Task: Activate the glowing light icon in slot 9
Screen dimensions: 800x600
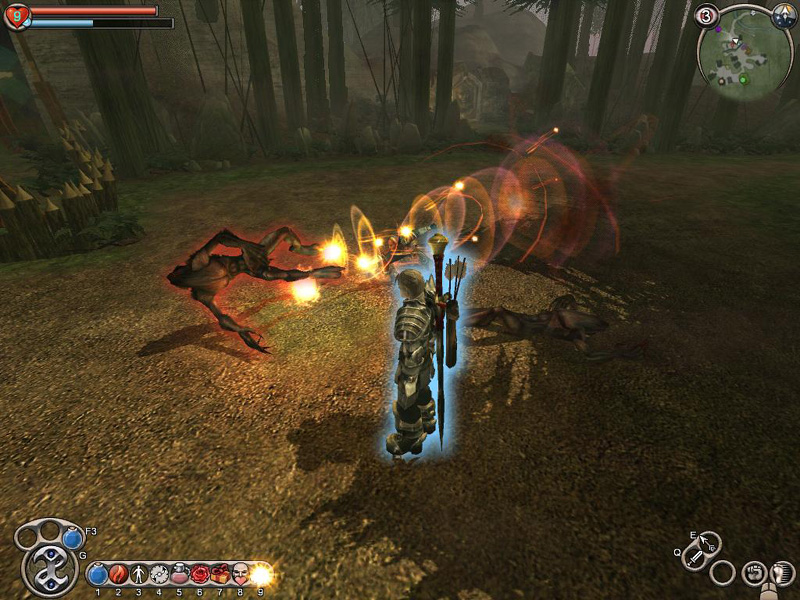Action: click(x=261, y=575)
